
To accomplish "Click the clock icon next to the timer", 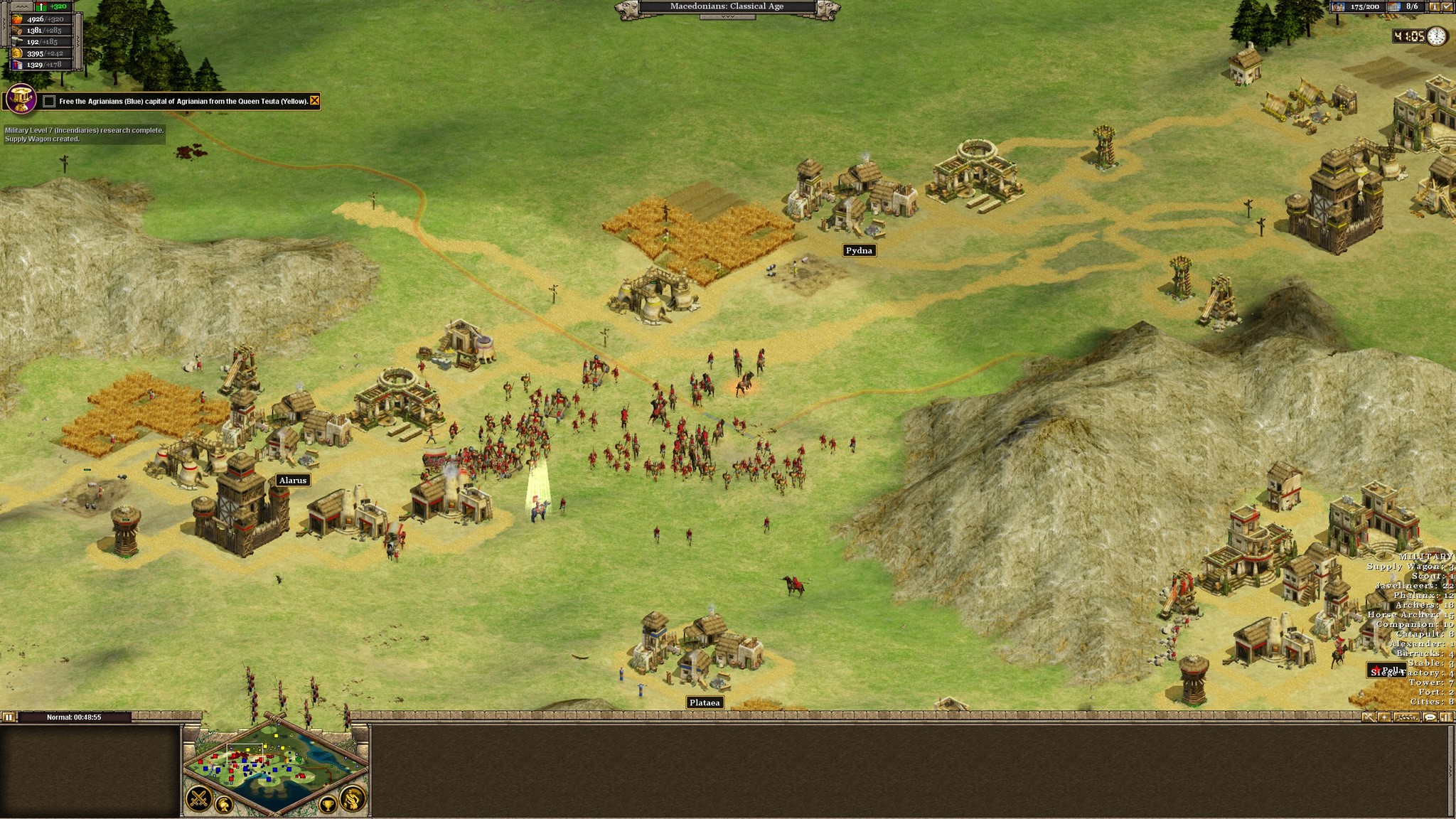I will pos(1436,36).
